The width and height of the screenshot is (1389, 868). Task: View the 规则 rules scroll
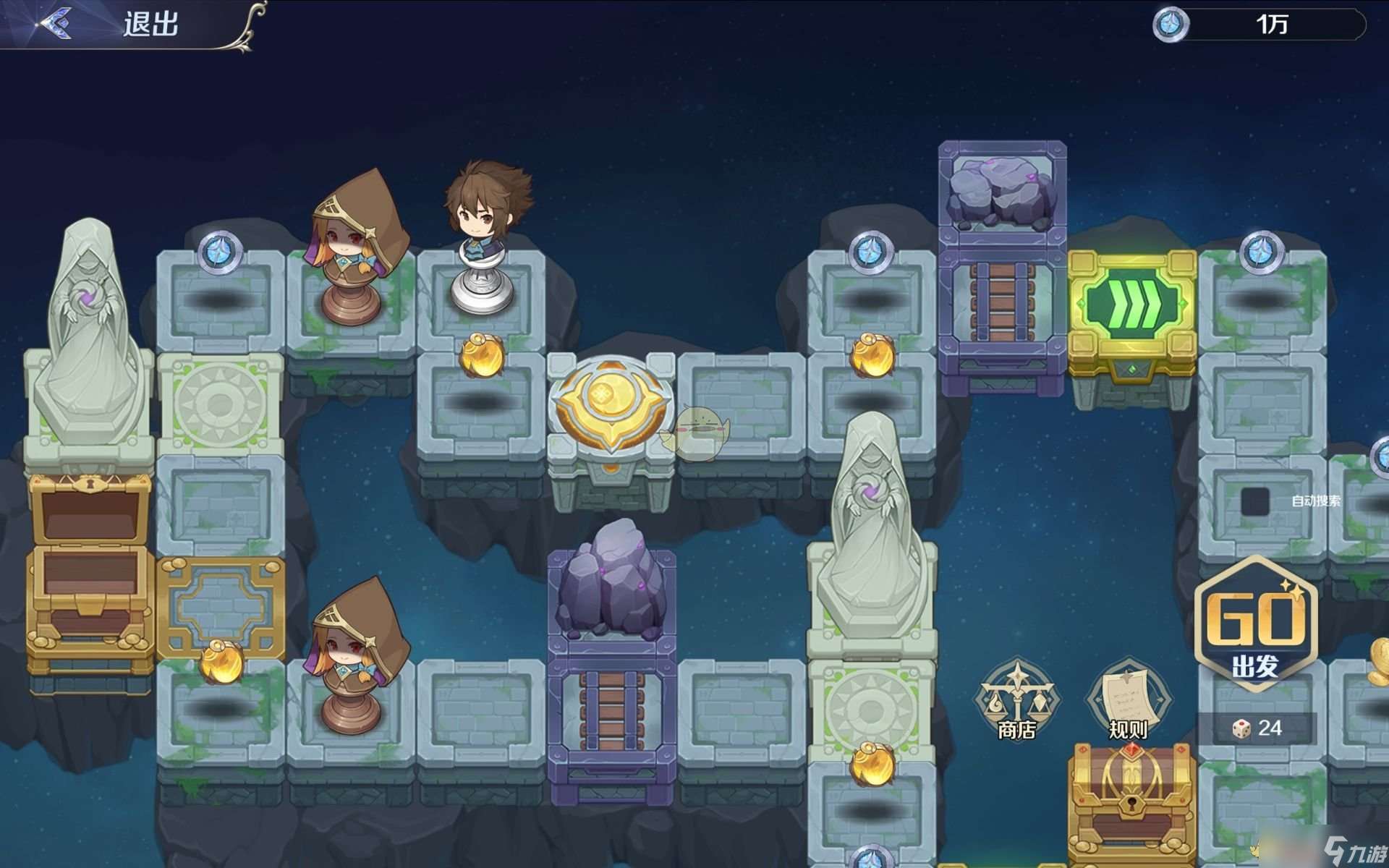pos(1128,699)
